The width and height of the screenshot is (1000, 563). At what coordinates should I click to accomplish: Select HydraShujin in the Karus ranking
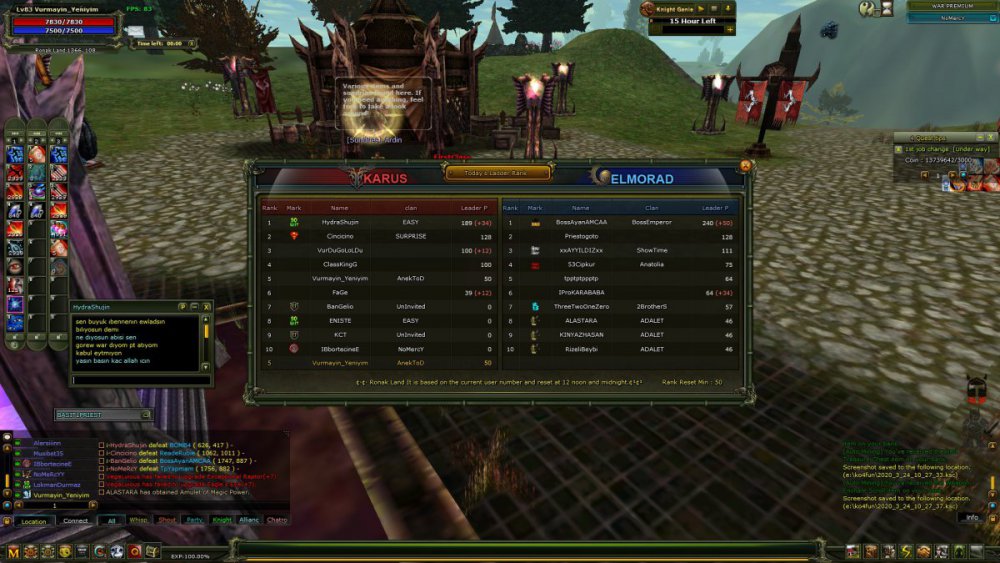coord(340,222)
